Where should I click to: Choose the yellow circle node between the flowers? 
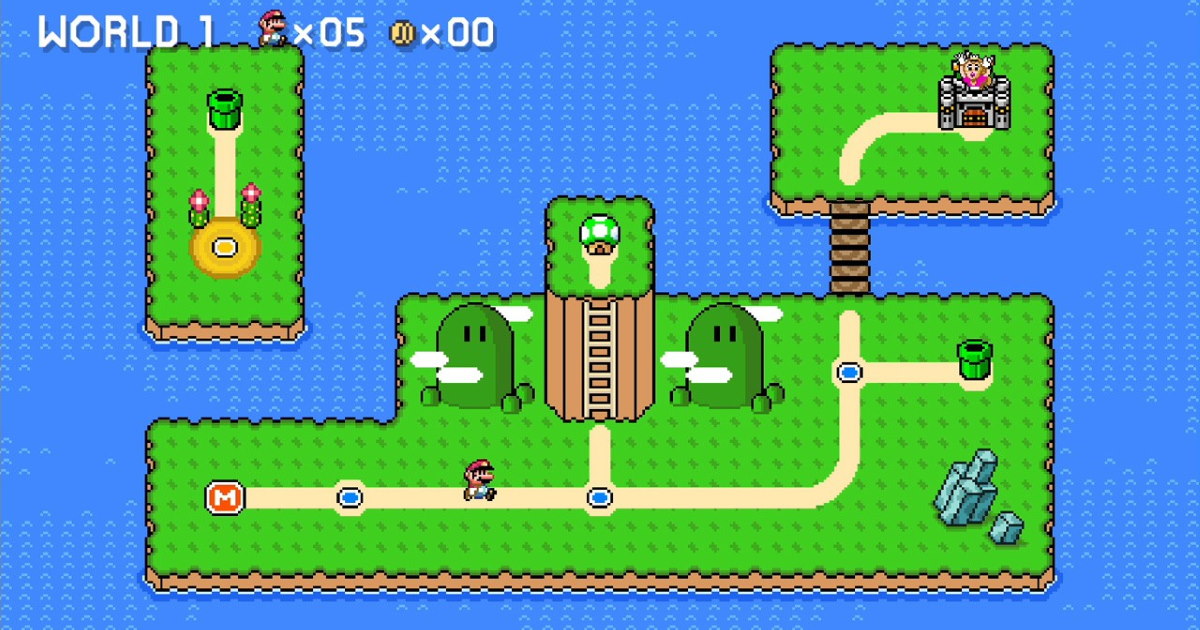tap(225, 246)
